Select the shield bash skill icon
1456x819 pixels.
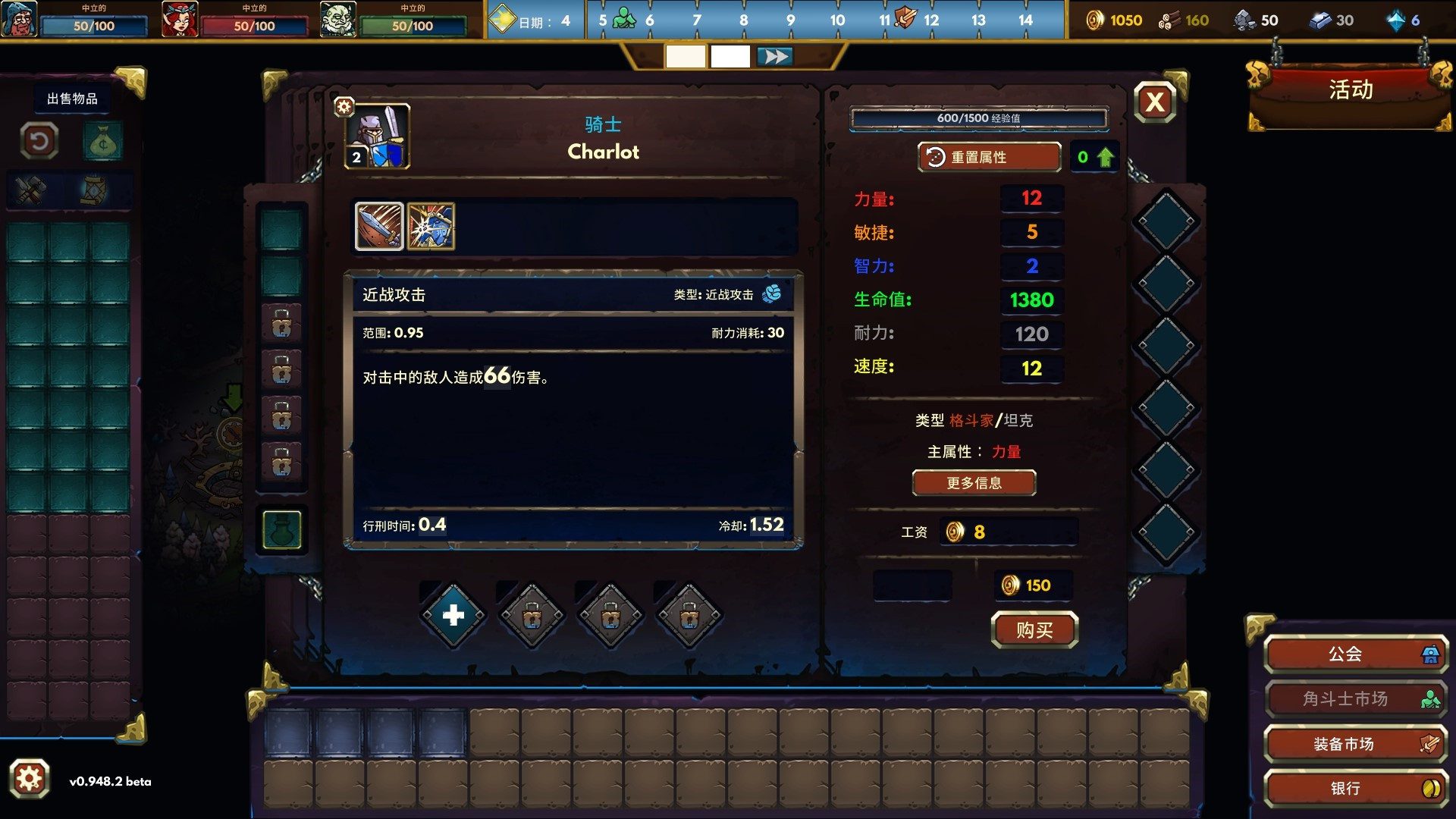click(x=431, y=226)
